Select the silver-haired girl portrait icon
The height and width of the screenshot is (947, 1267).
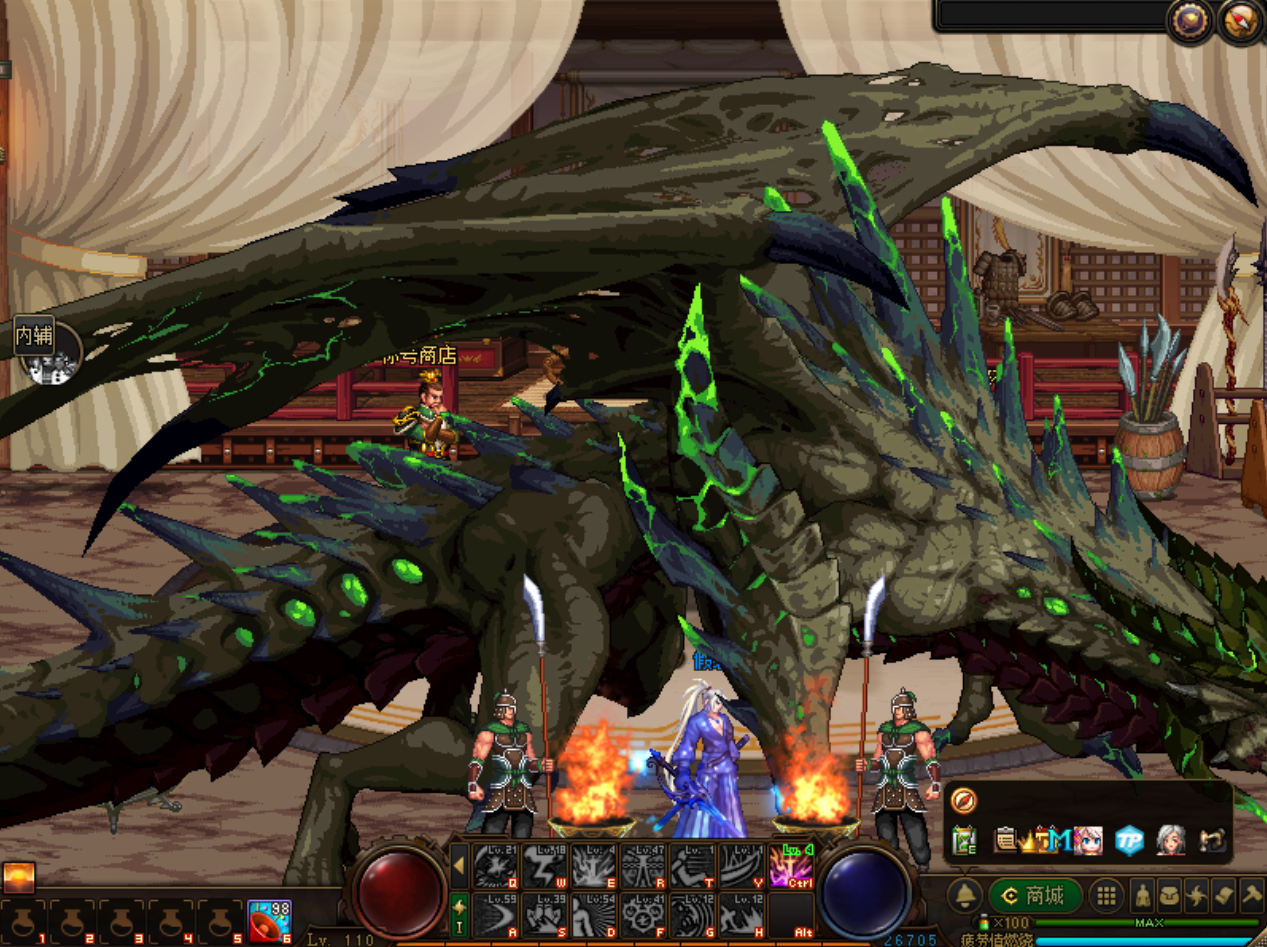[1170, 840]
